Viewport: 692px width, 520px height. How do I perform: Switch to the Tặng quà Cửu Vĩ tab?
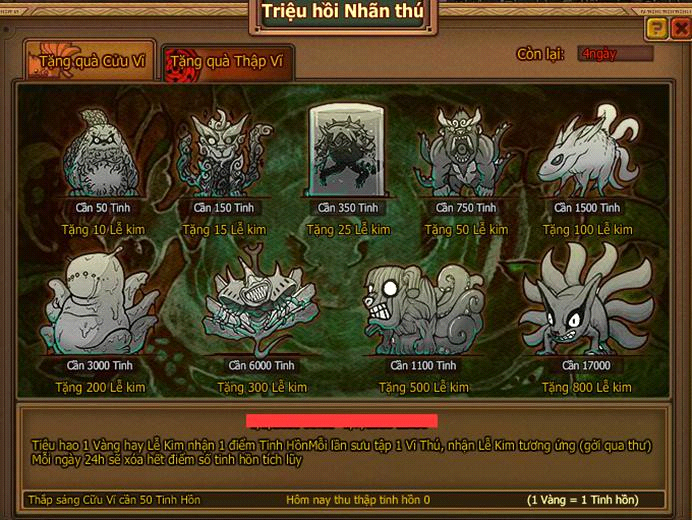click(91, 62)
